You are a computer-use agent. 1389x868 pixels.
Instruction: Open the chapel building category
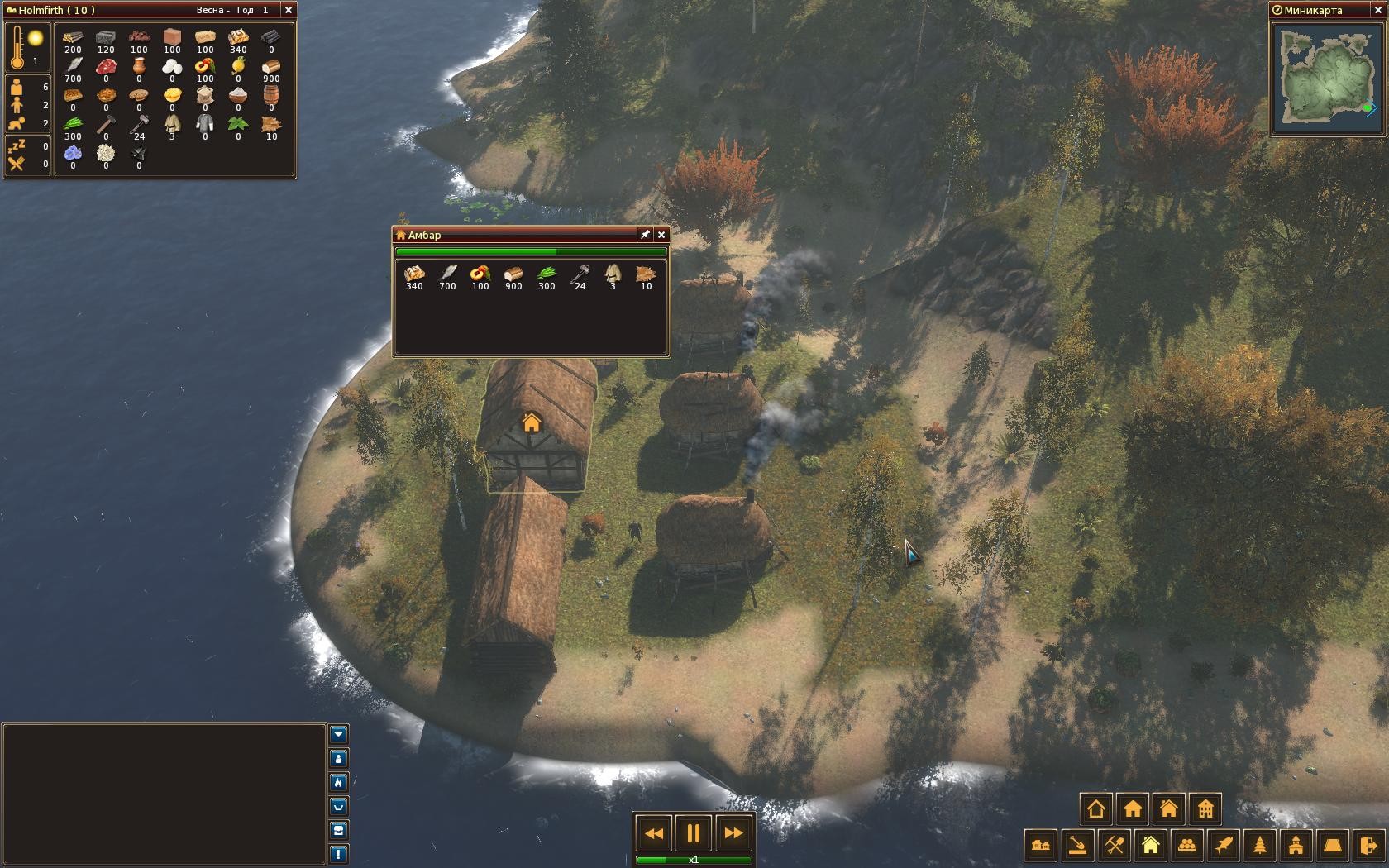(1296, 846)
